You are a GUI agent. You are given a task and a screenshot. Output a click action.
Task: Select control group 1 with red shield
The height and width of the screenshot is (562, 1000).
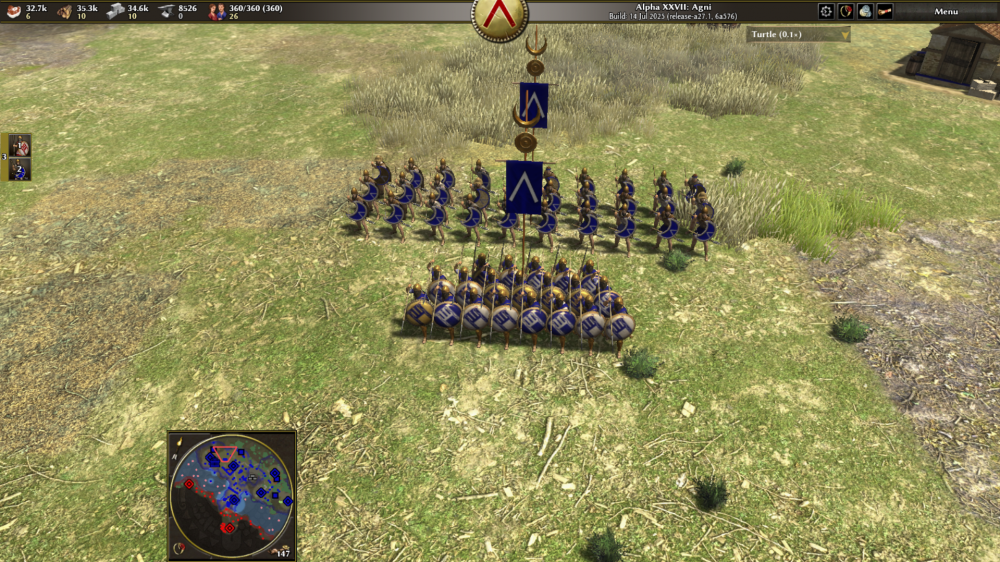(20, 146)
